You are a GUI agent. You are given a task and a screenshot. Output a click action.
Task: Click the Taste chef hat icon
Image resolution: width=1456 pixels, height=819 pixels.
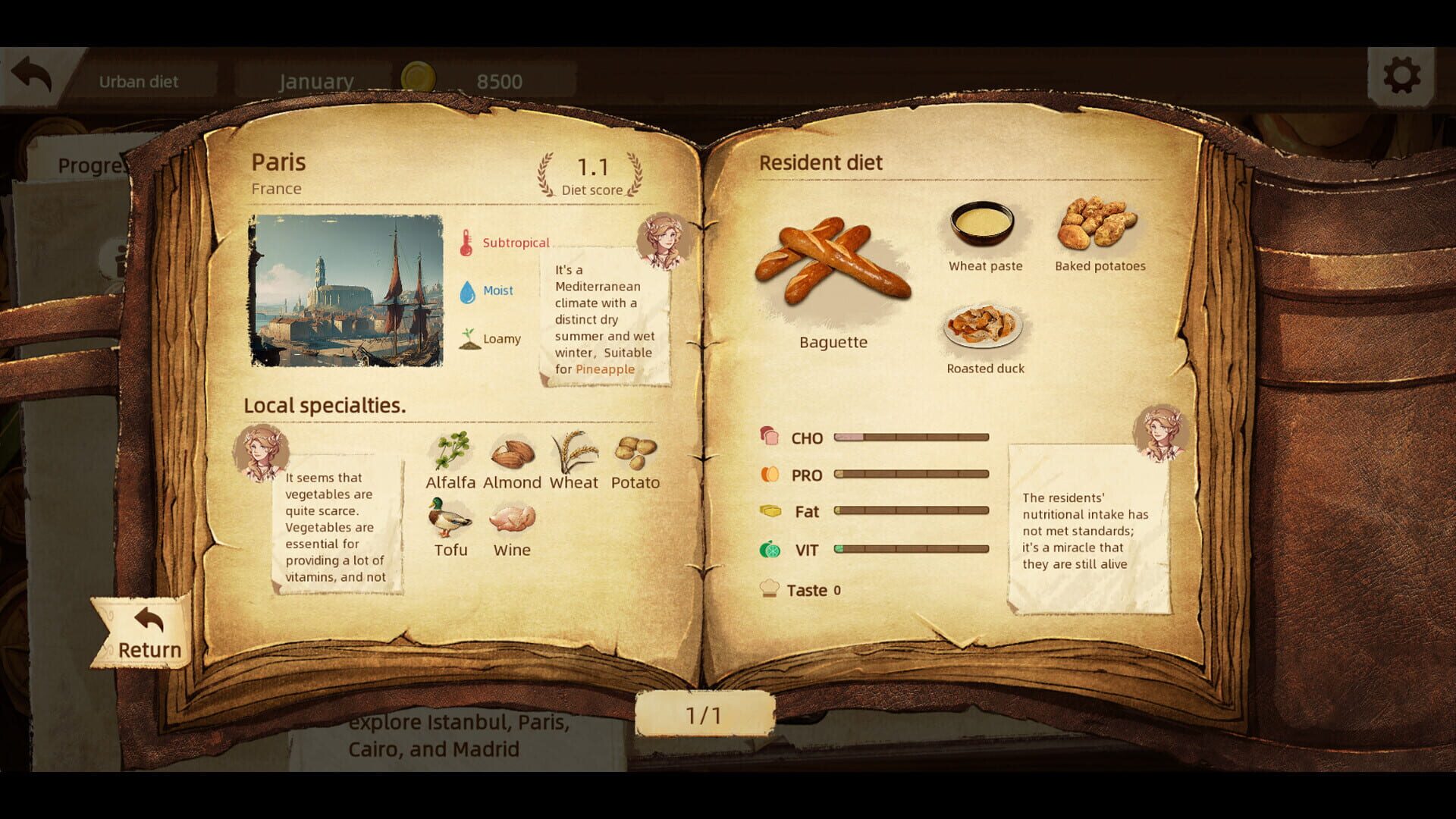[770, 588]
